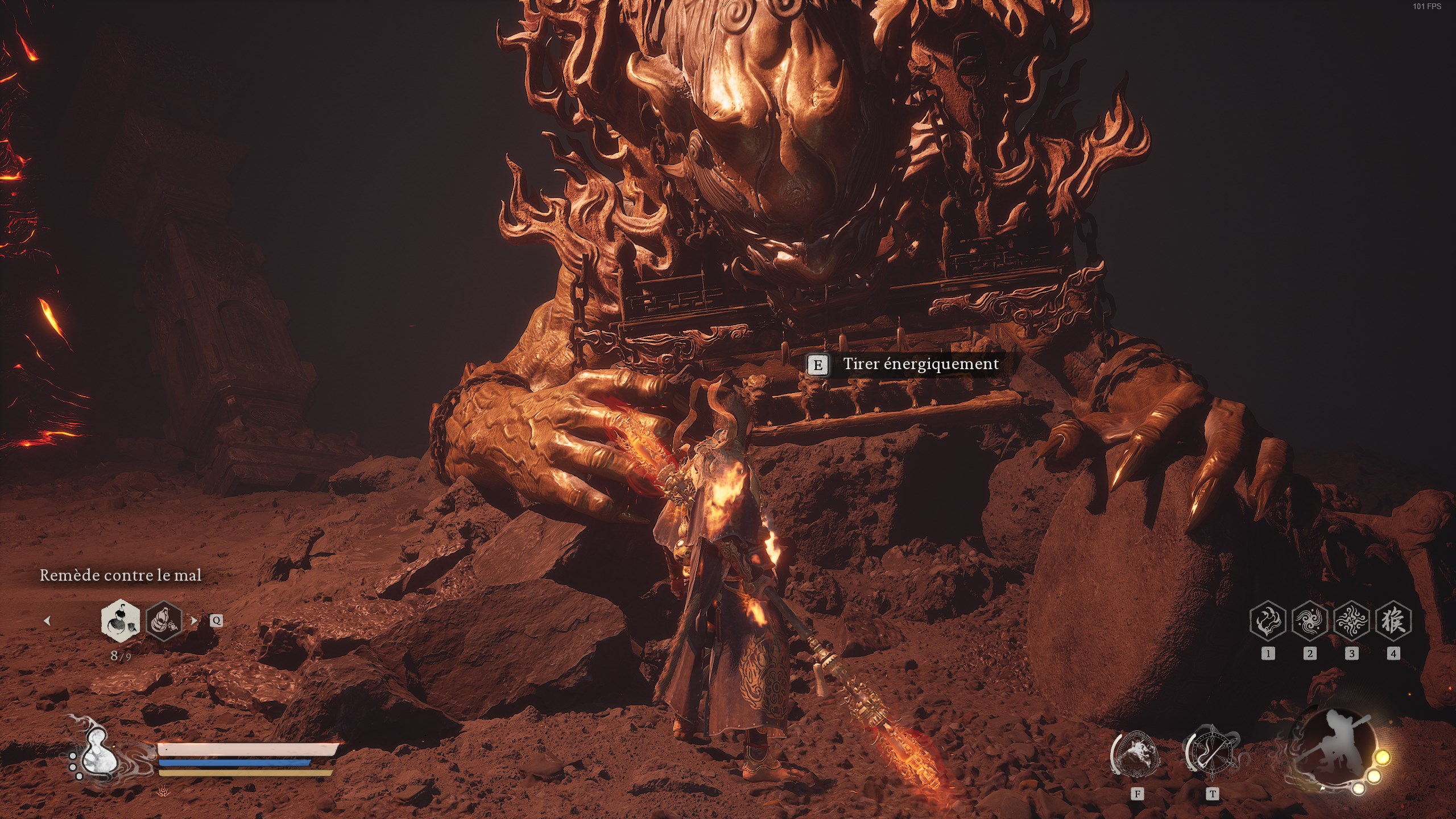Select the highlighted white gourd medicine slot
The height and width of the screenshot is (819, 1456).
click(x=121, y=619)
